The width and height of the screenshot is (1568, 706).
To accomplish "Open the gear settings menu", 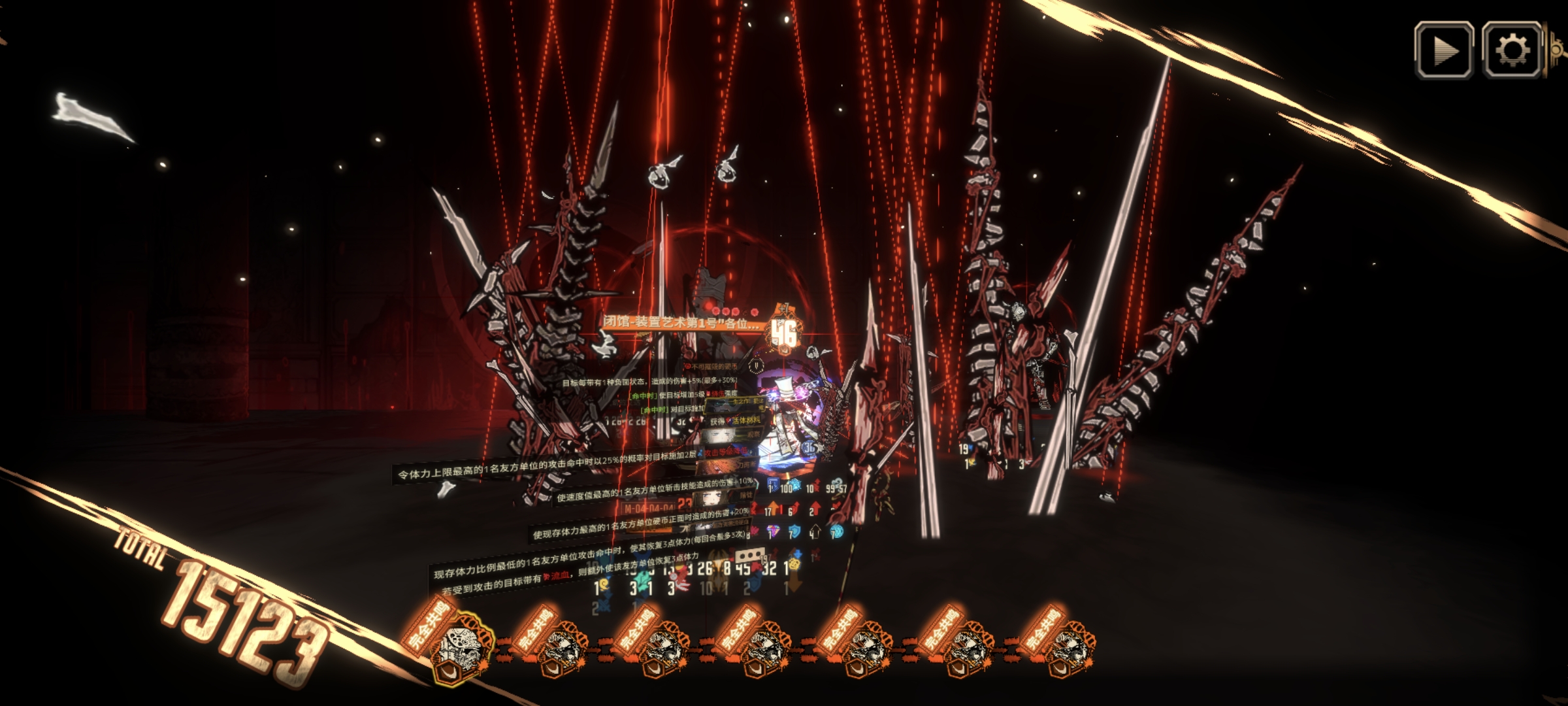I will (x=1512, y=50).
